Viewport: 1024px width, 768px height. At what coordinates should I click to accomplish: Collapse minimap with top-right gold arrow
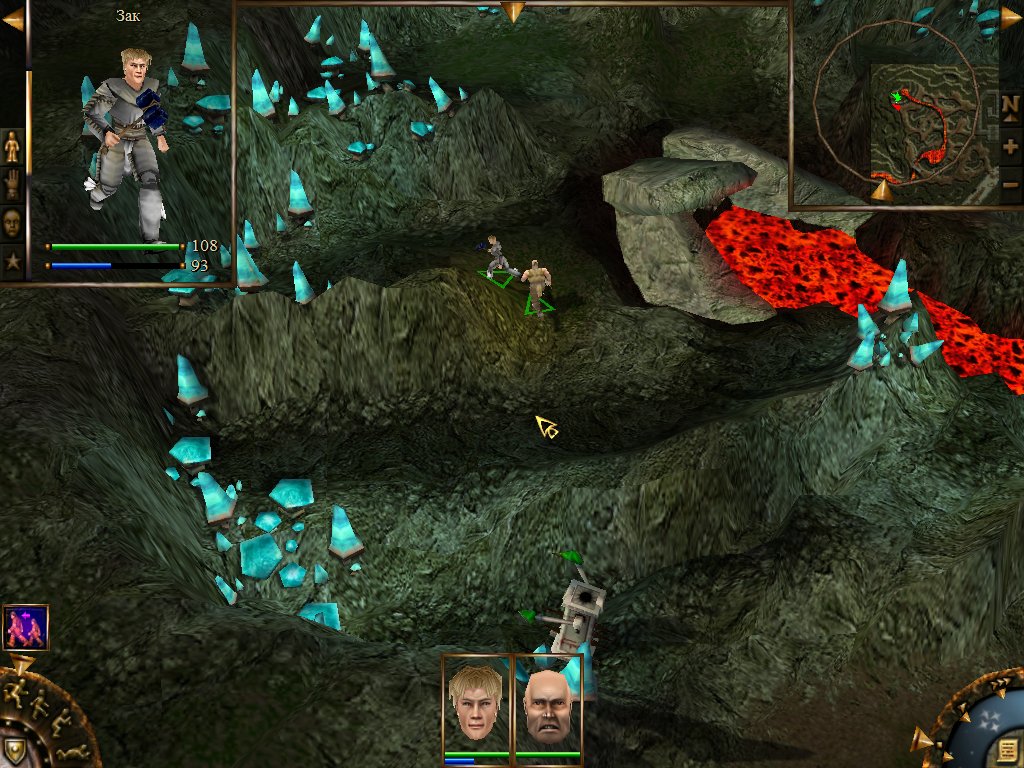pos(1012,18)
